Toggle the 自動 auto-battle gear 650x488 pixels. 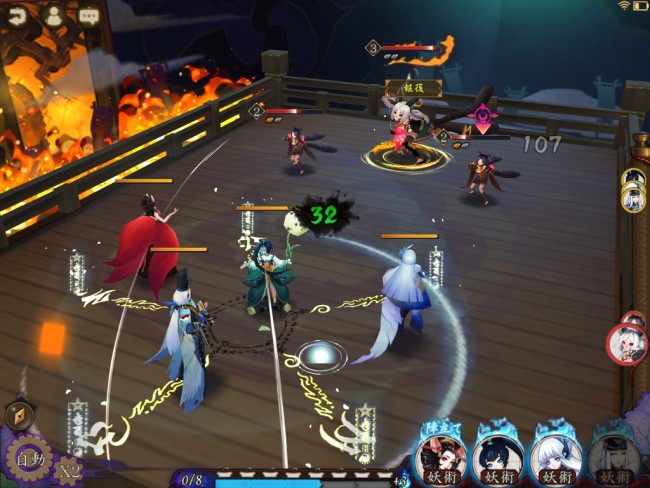pos(29,461)
